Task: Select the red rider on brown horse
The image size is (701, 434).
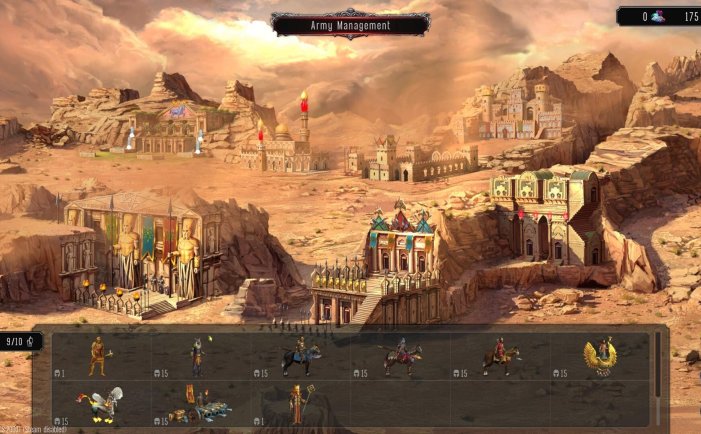Action: (x=500, y=357)
